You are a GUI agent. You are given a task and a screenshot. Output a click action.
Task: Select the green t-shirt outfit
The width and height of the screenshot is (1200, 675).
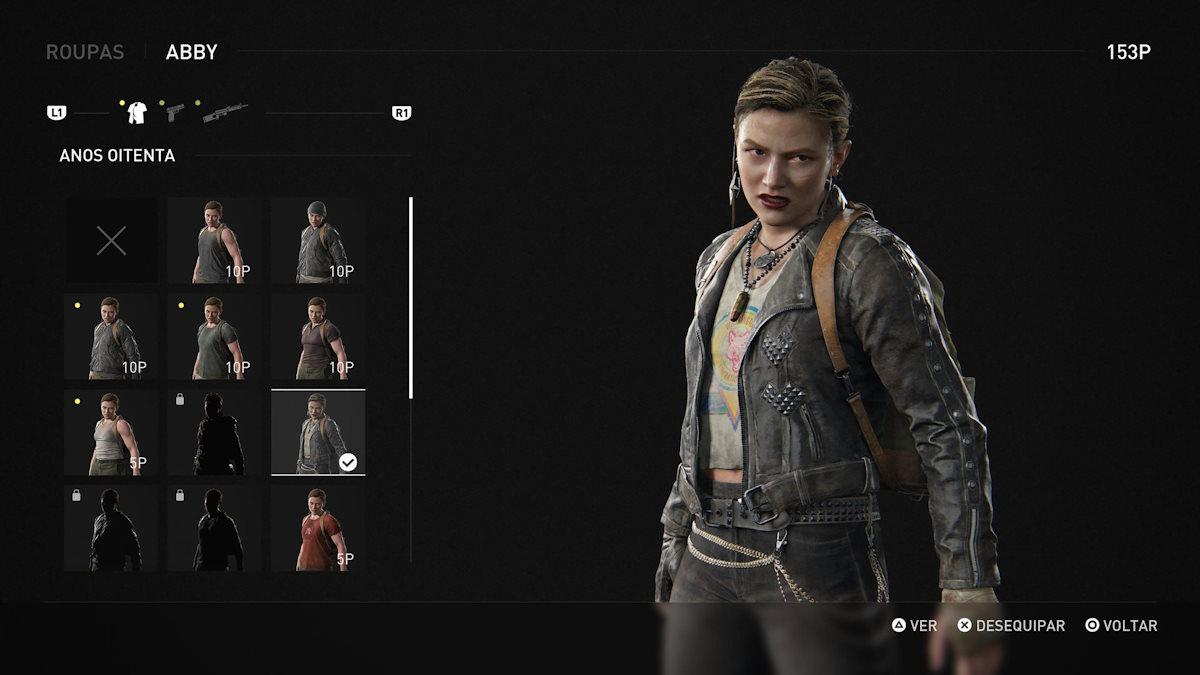[214, 336]
